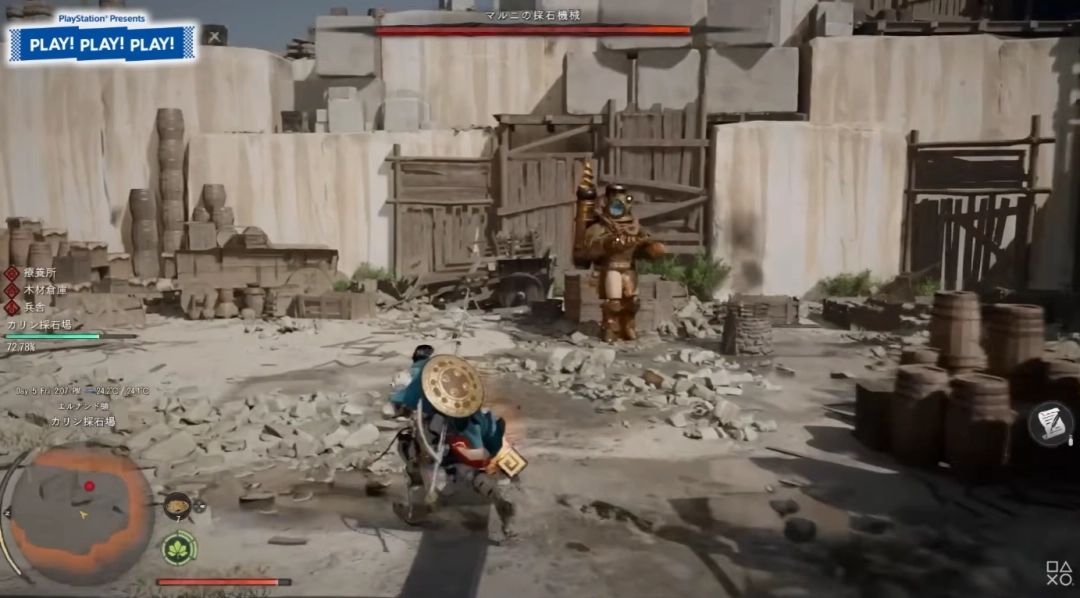The image size is (1080, 598).
Task: Select the 木材倉庫 objective entry
Action: pos(43,290)
